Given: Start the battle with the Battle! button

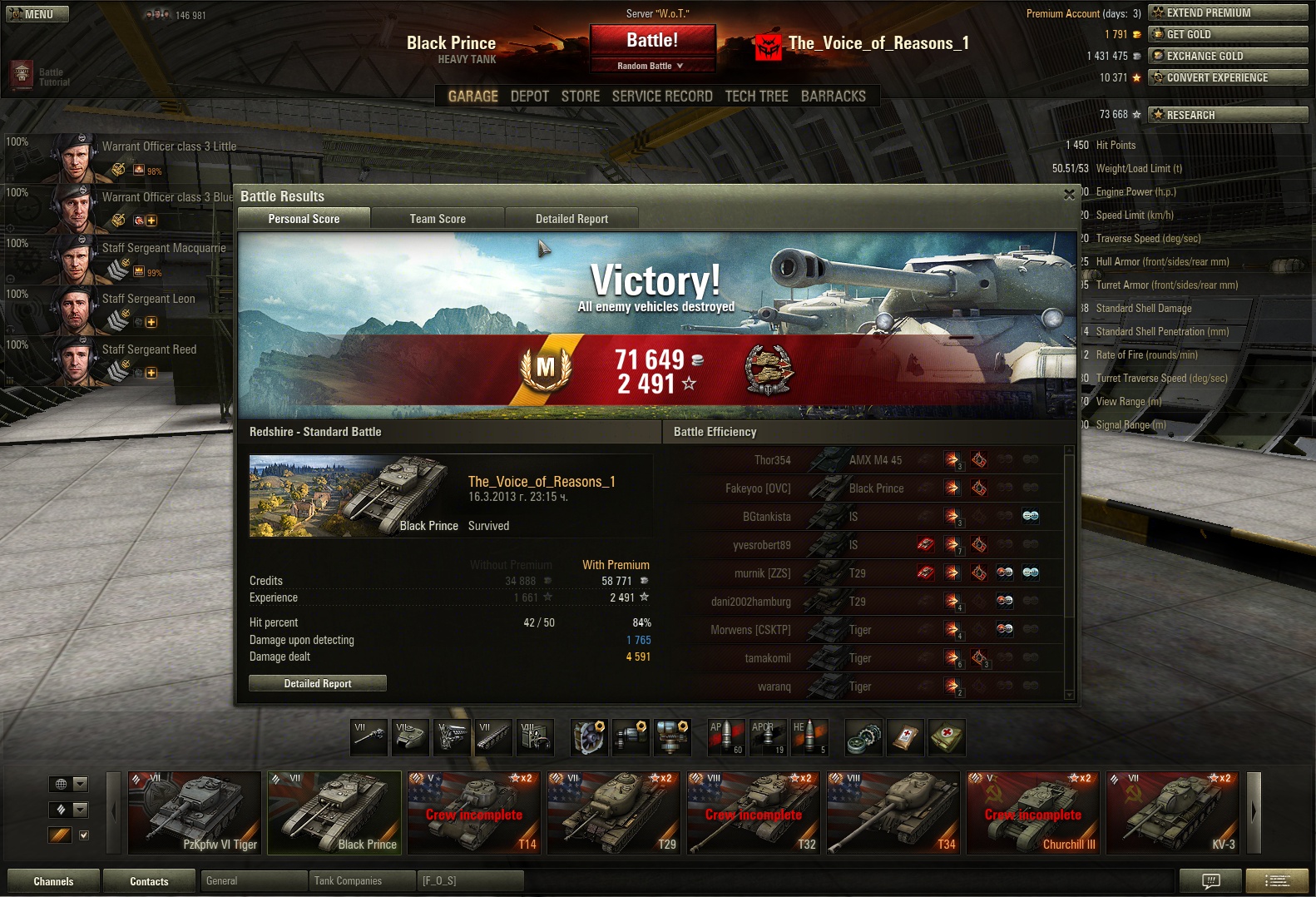Looking at the screenshot, I should point(652,40).
